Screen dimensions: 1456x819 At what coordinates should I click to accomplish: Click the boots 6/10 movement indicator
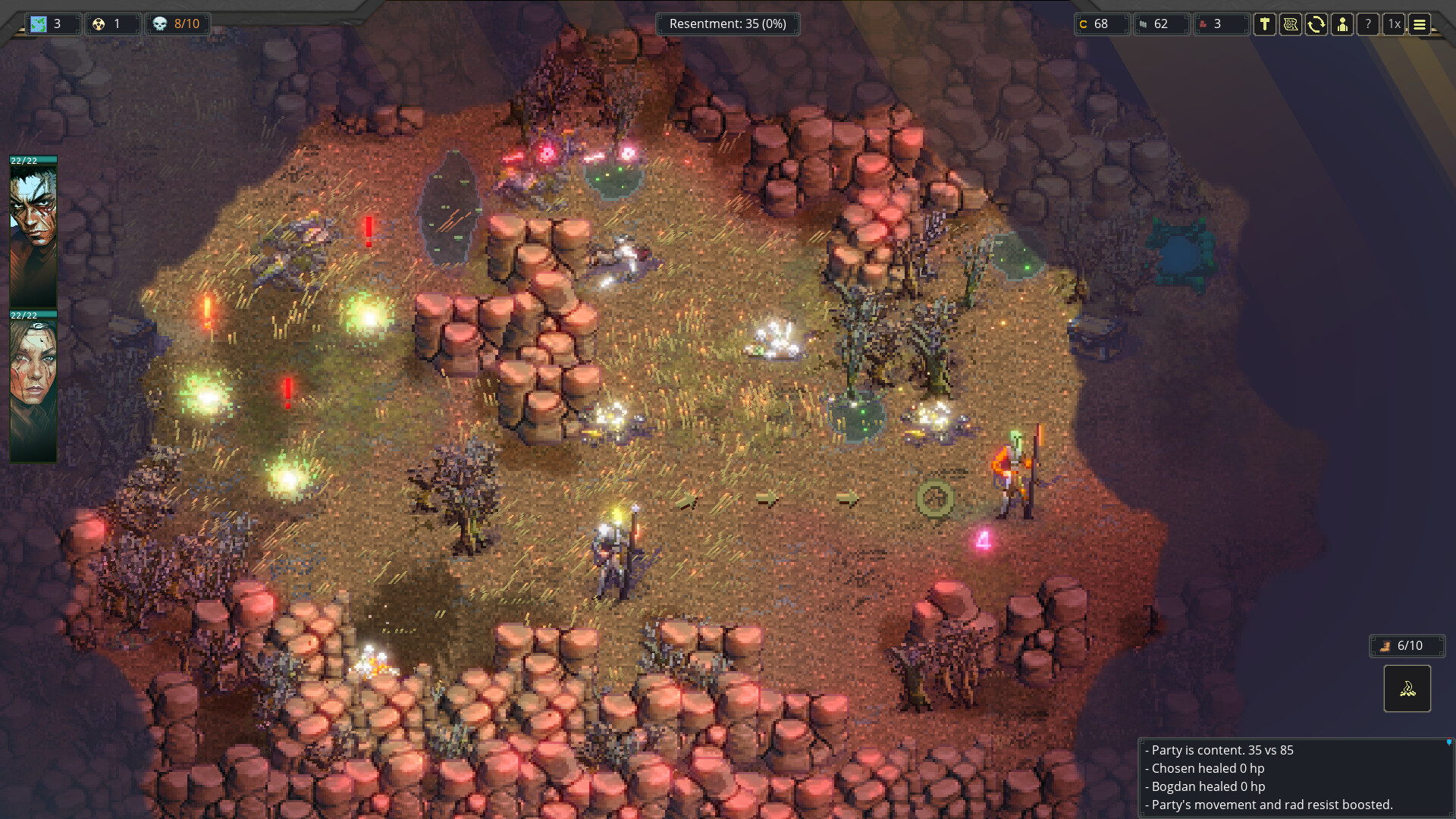tap(1407, 645)
